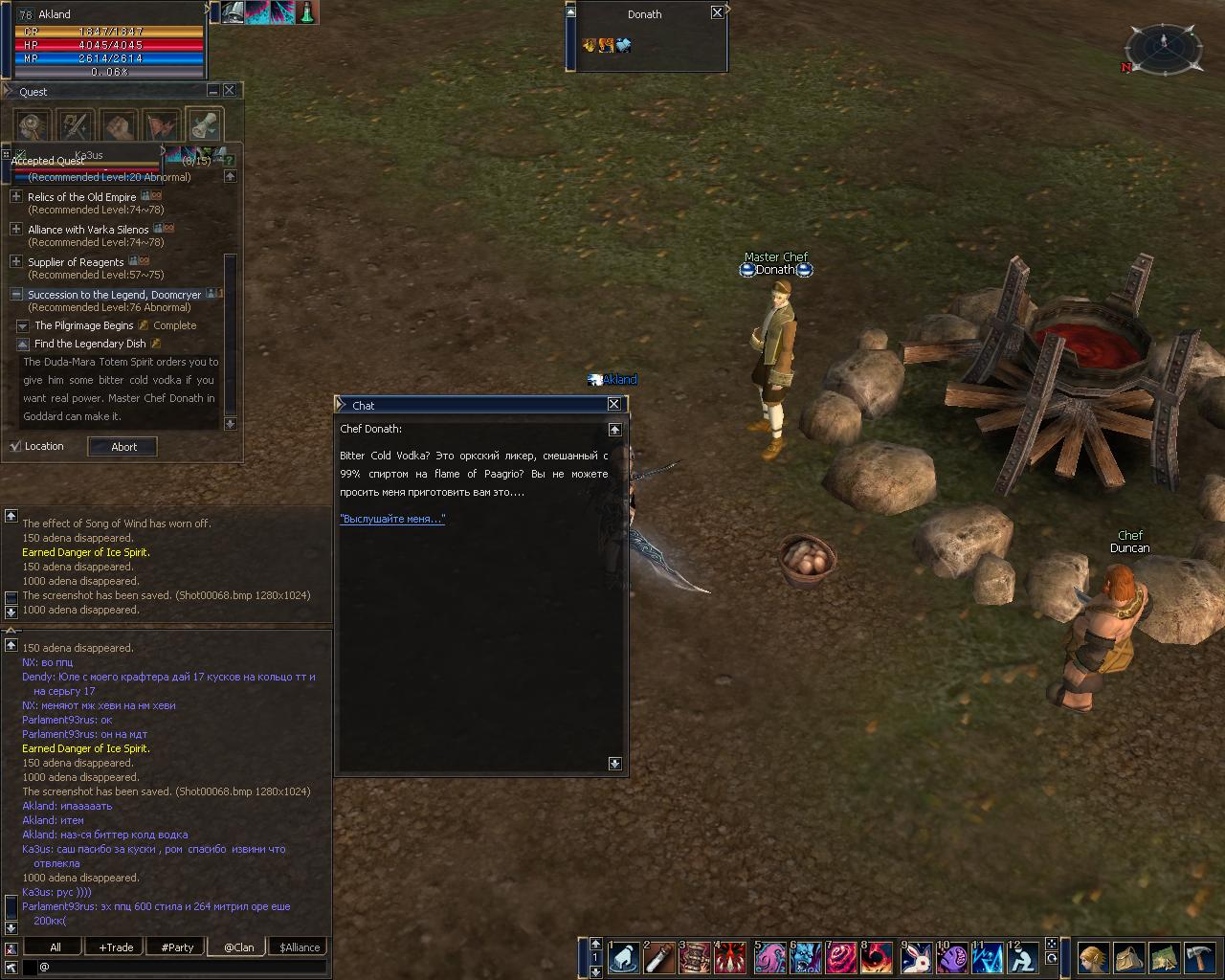Collapse Succession to the Legend, Doomcryer quest
The width and height of the screenshot is (1225, 980).
(x=16, y=294)
